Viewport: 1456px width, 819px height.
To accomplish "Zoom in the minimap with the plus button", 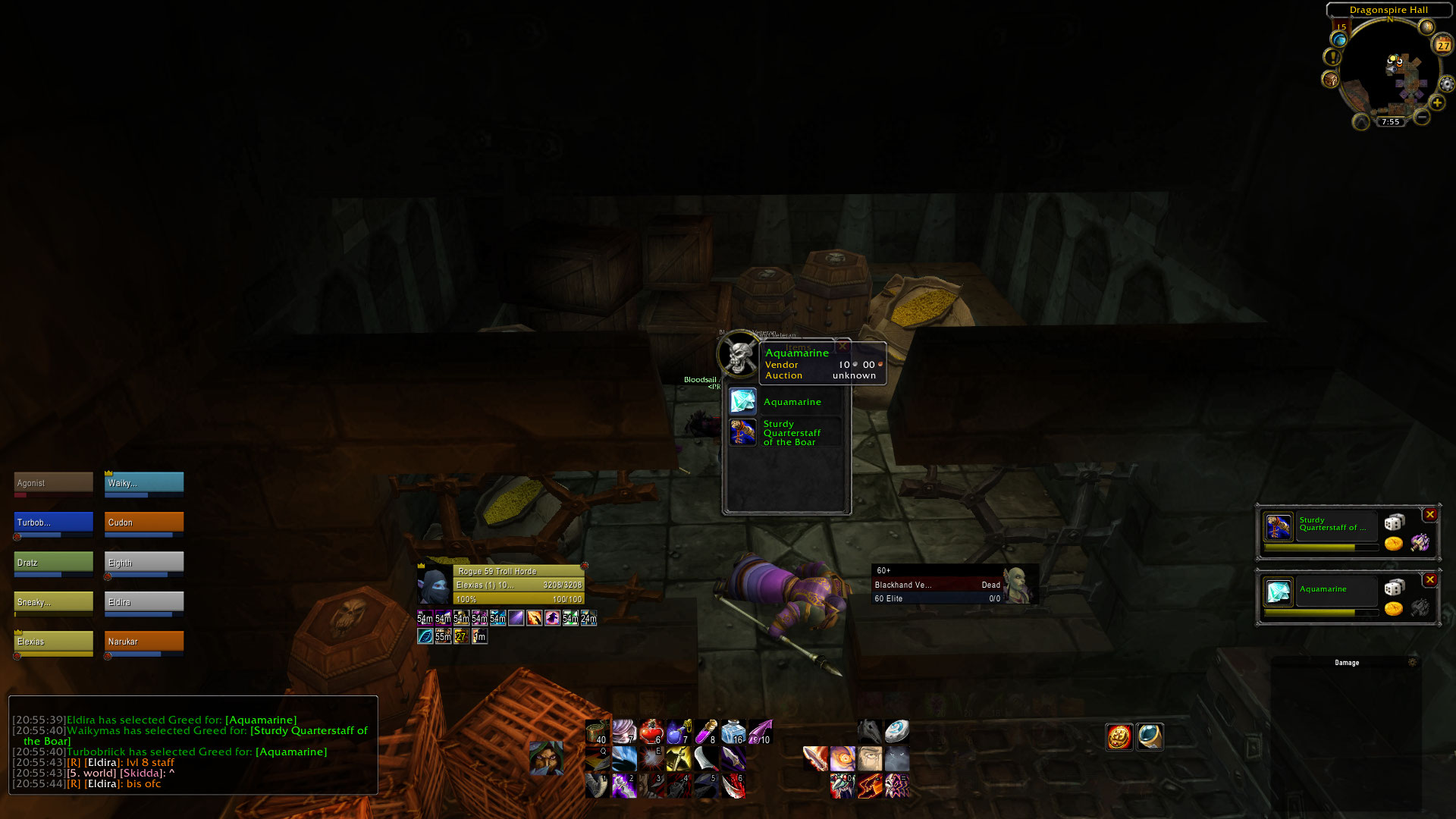I will click(x=1437, y=103).
